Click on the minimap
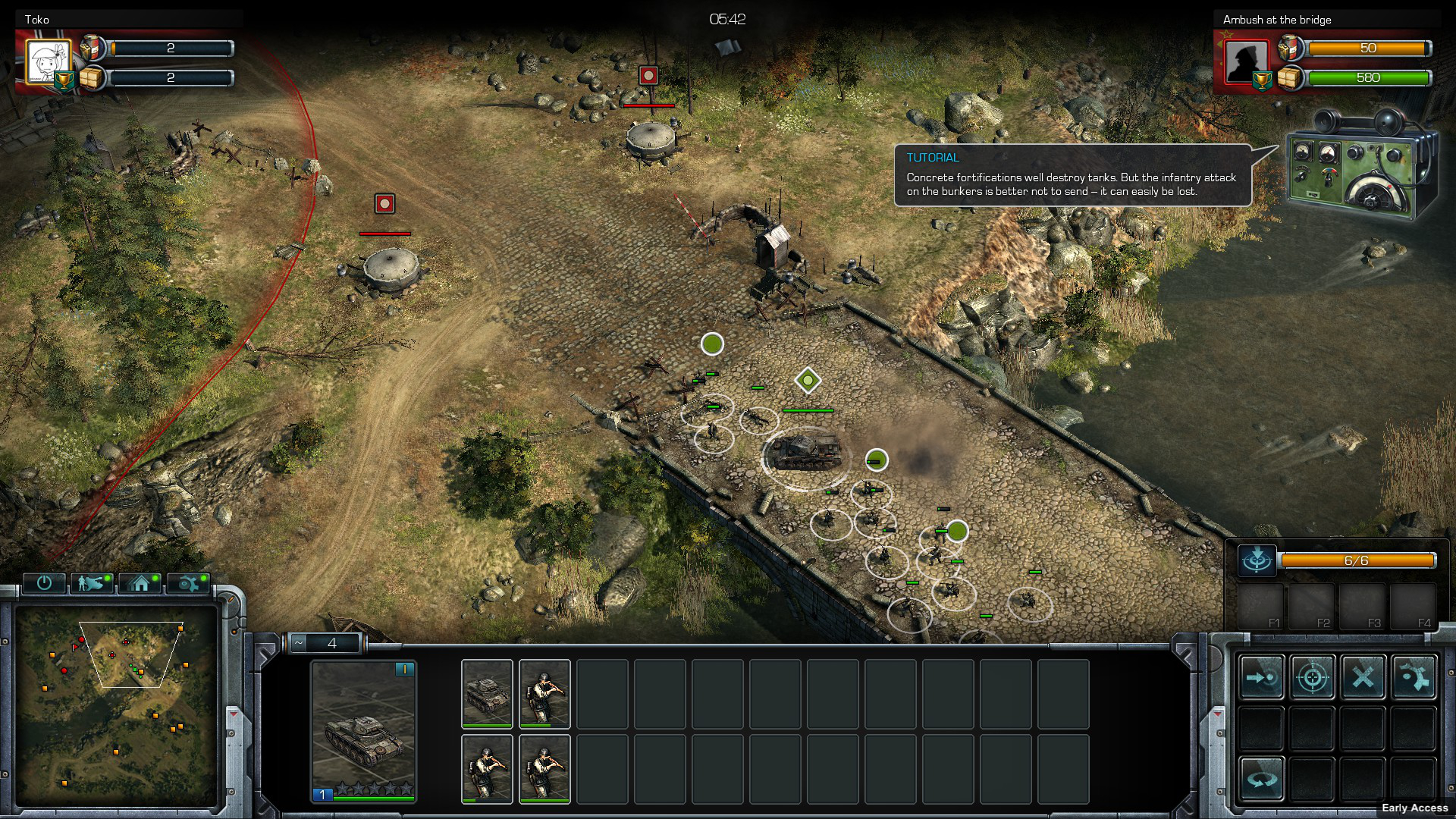1456x819 pixels. click(x=117, y=705)
